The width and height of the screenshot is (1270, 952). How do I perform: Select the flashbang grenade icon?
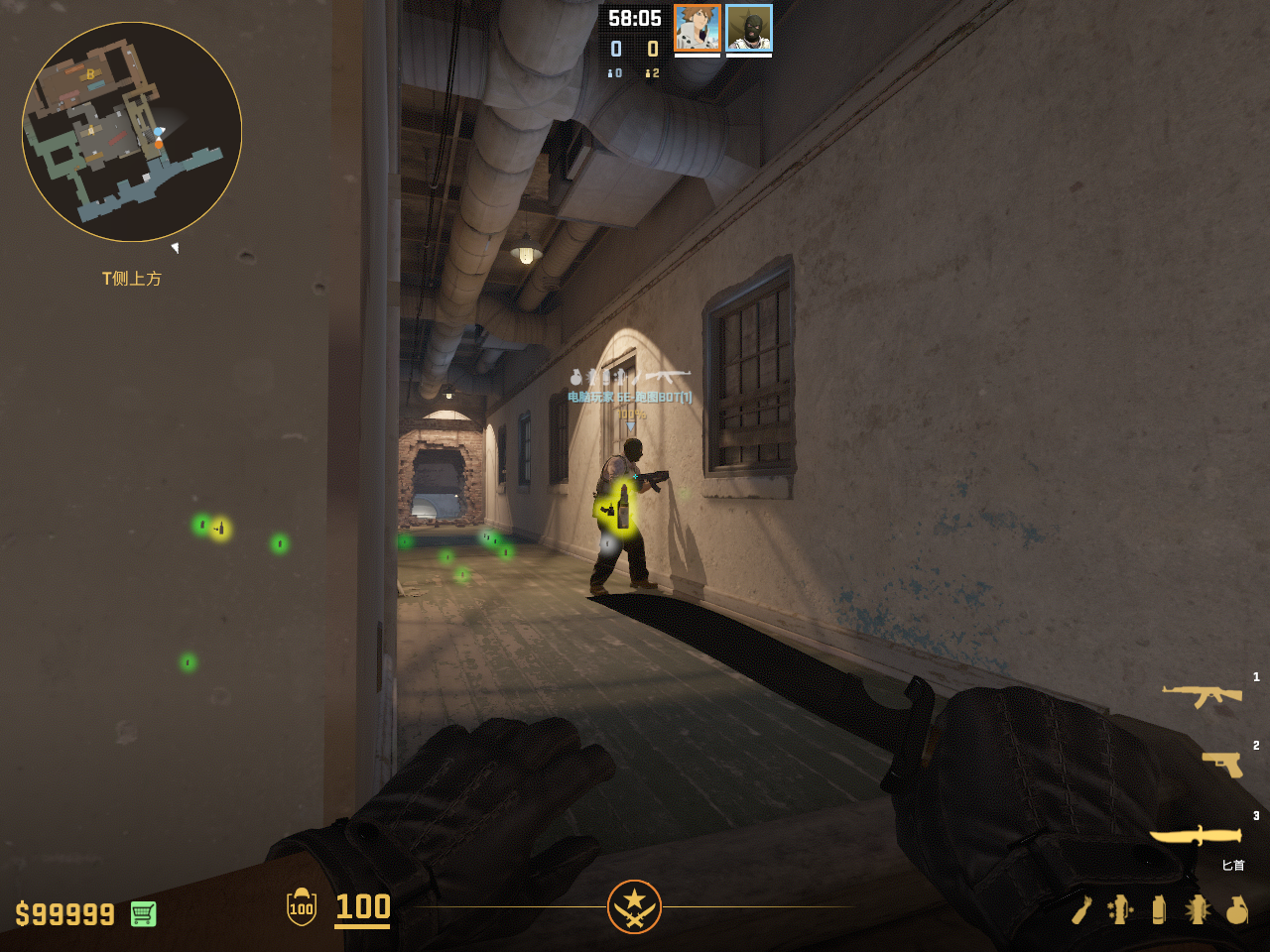point(1198,909)
